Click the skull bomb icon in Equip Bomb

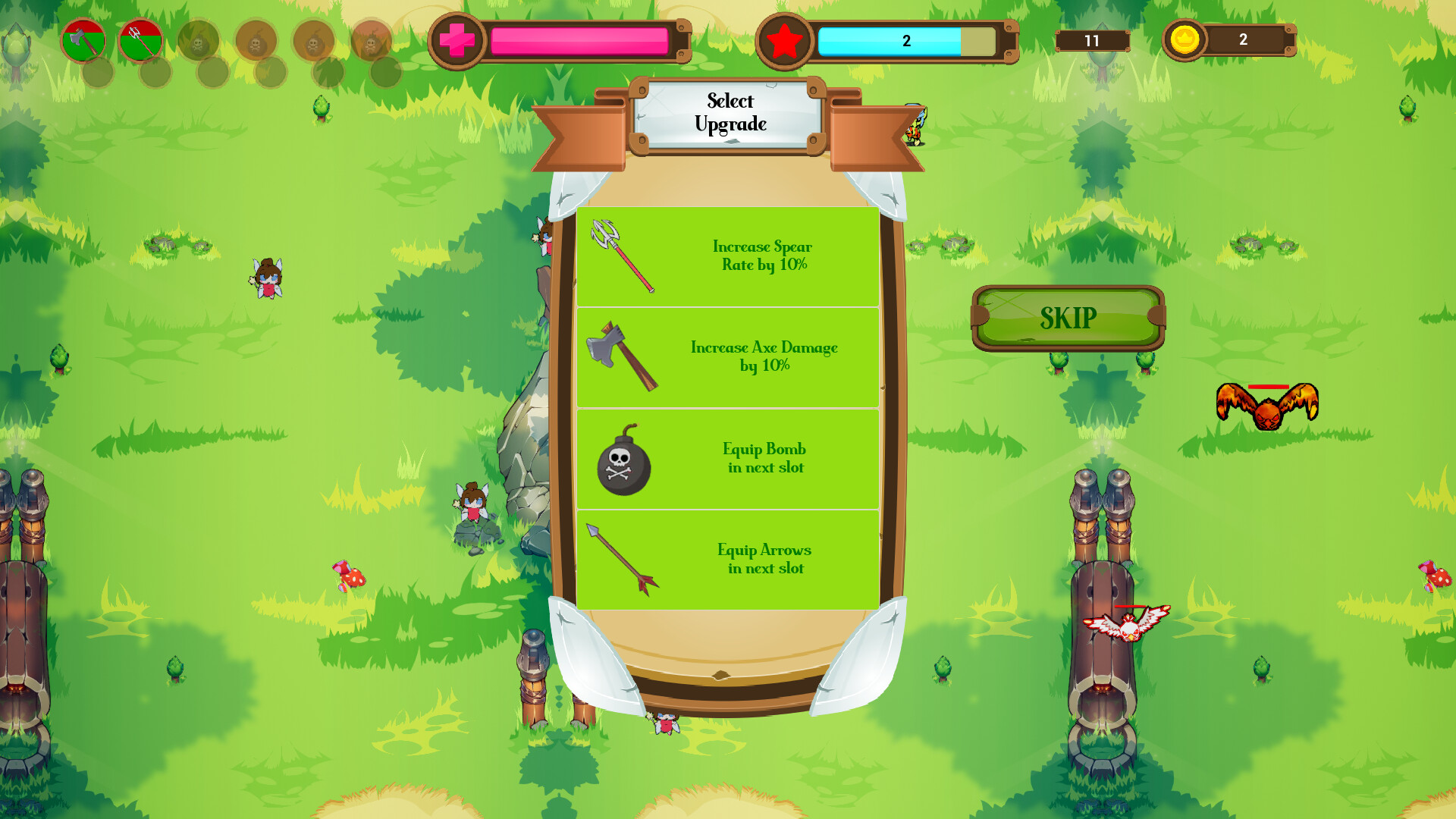[623, 465]
